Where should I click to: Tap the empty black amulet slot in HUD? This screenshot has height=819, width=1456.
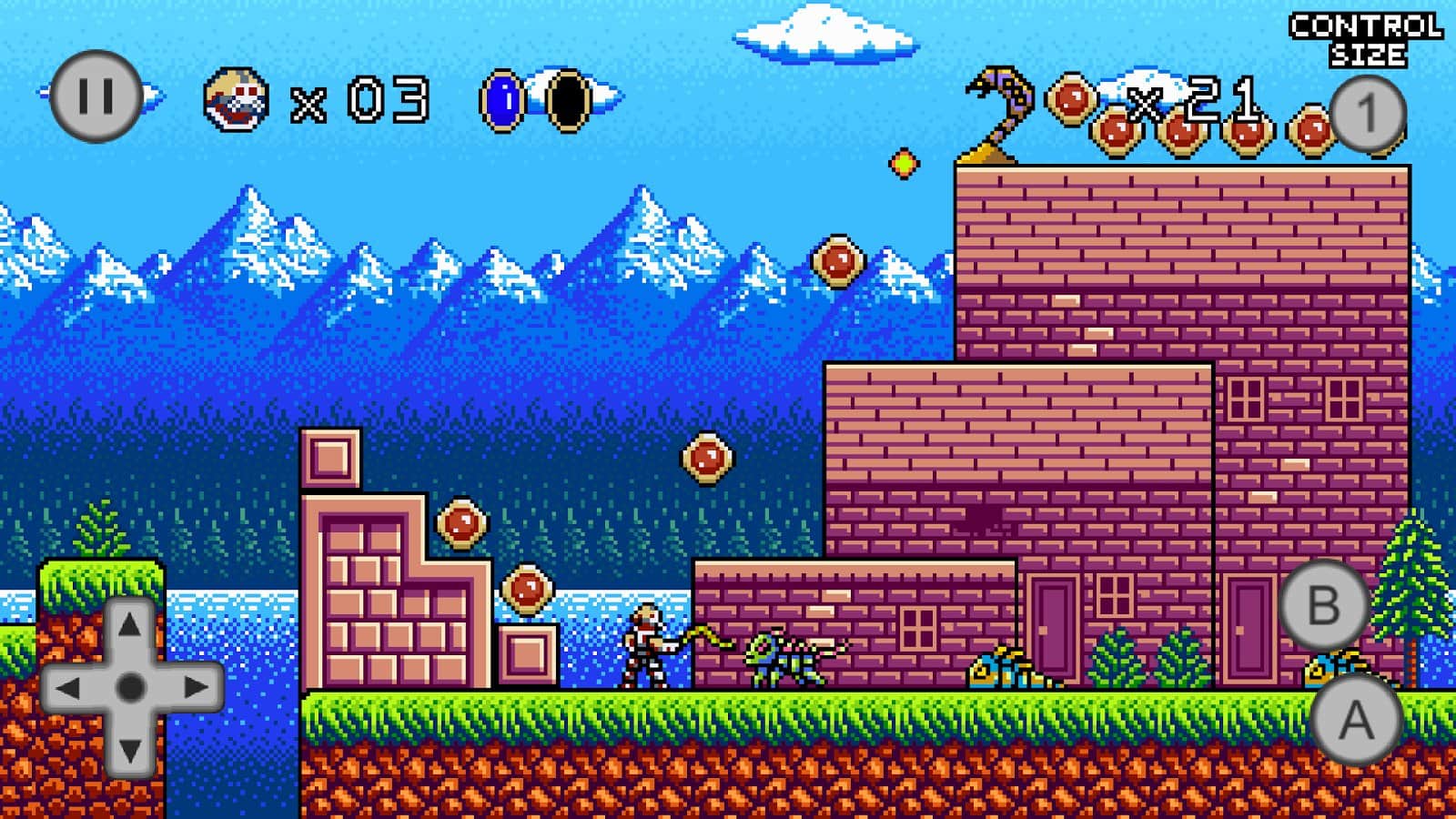pos(569,100)
